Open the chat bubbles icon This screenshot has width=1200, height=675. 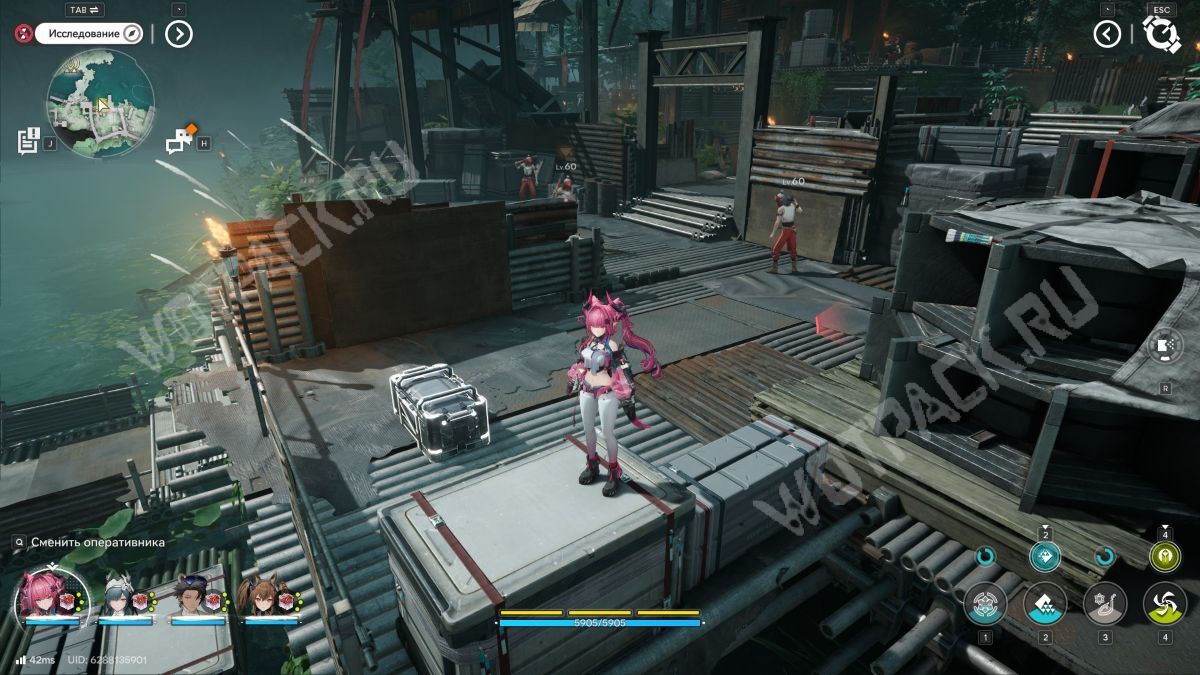click(180, 141)
